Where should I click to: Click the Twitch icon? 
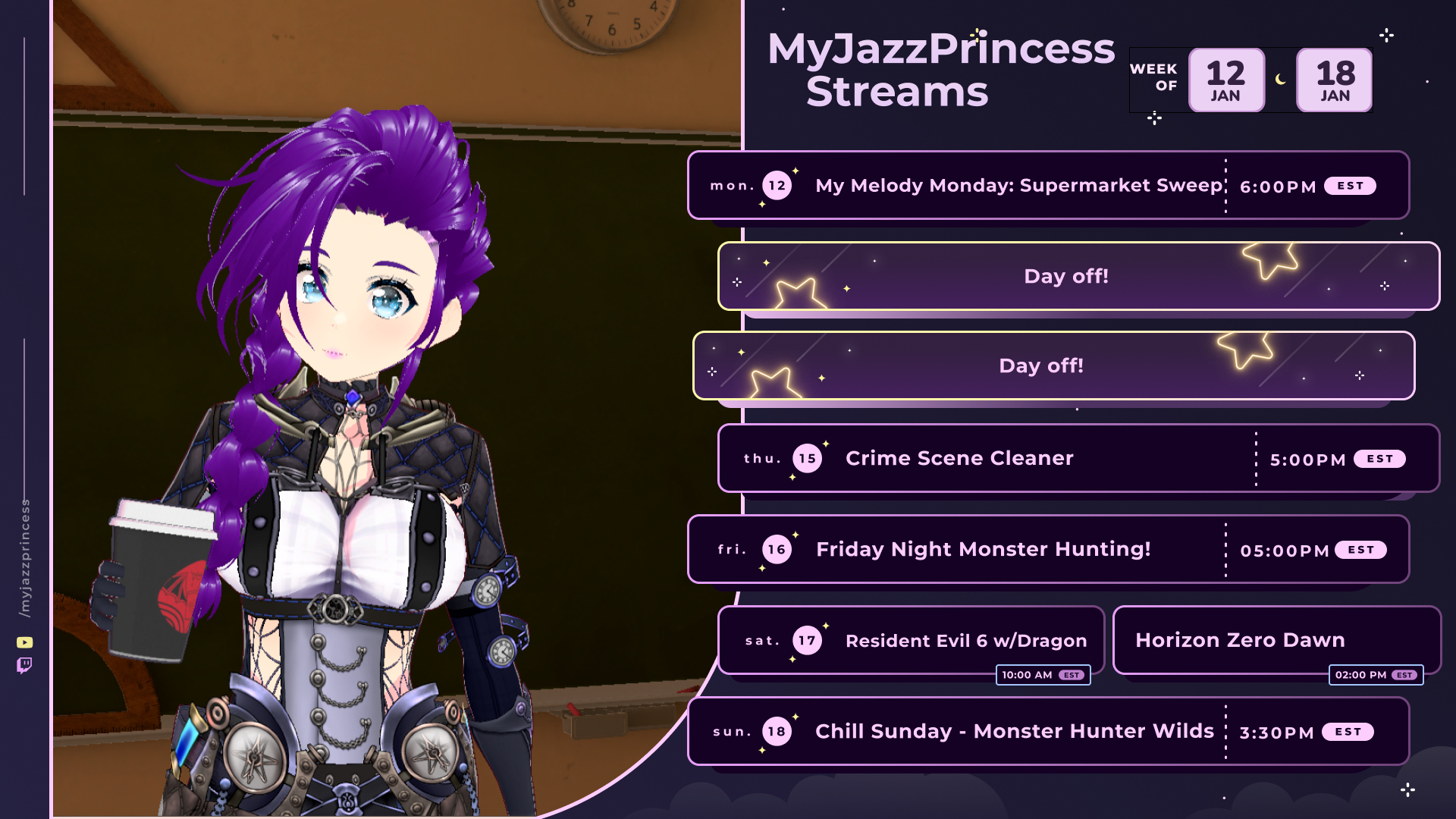click(x=24, y=666)
